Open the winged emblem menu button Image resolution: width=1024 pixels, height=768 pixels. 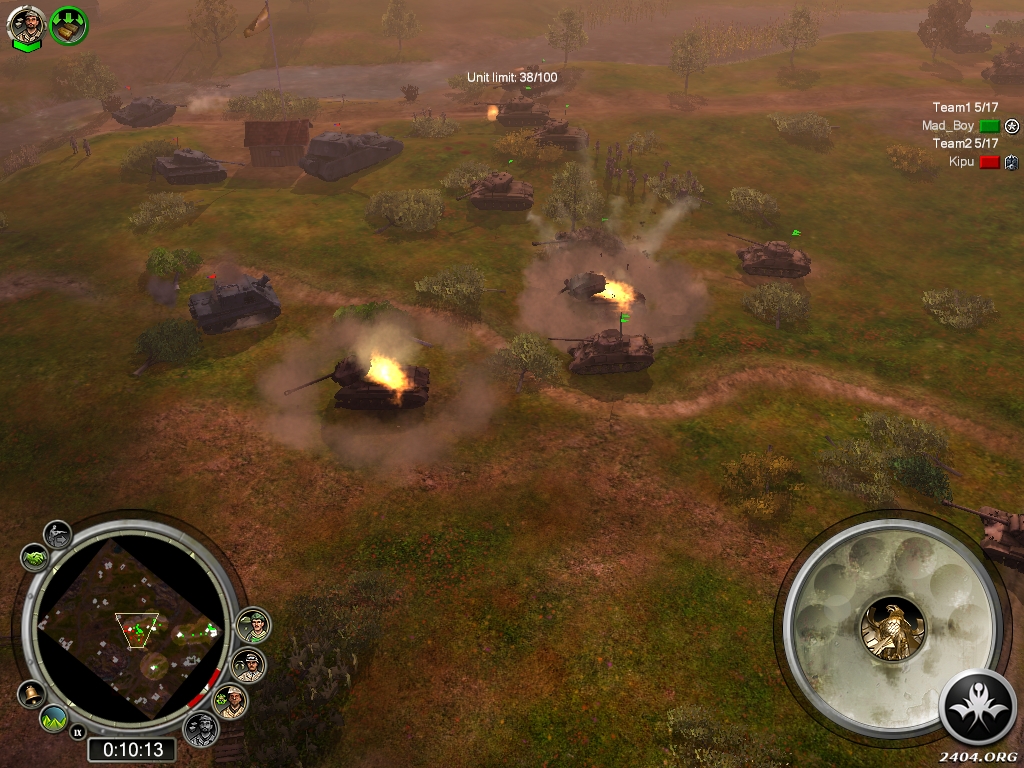point(978,708)
